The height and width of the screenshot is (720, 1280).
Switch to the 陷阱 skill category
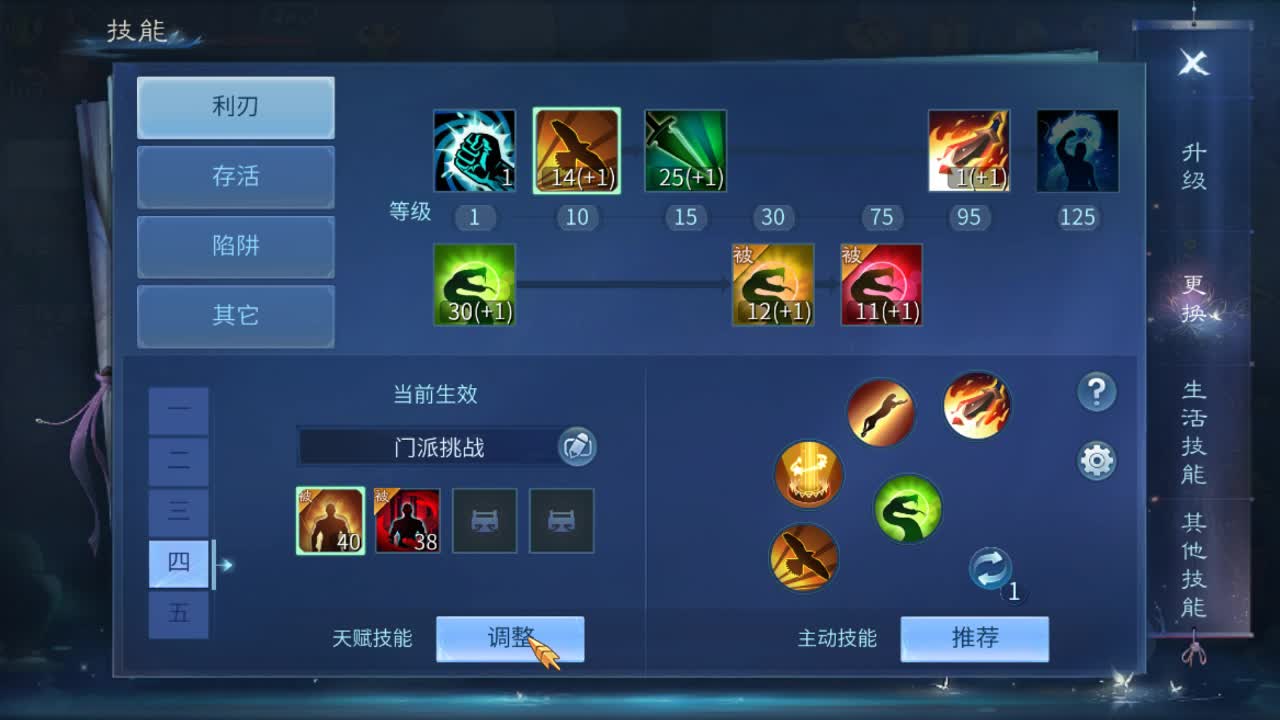[235, 247]
